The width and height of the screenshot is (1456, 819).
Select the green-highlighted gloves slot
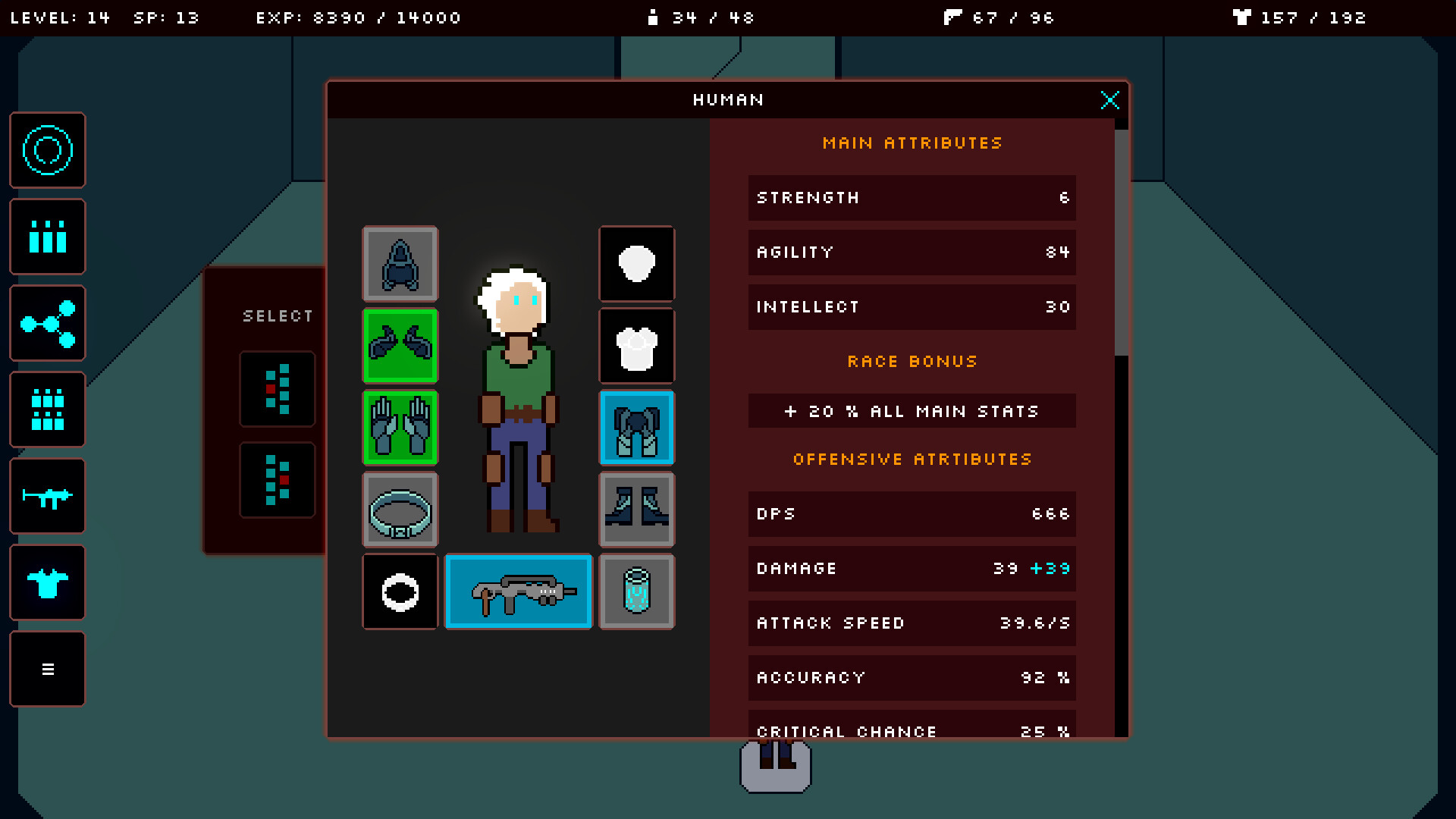click(x=400, y=428)
